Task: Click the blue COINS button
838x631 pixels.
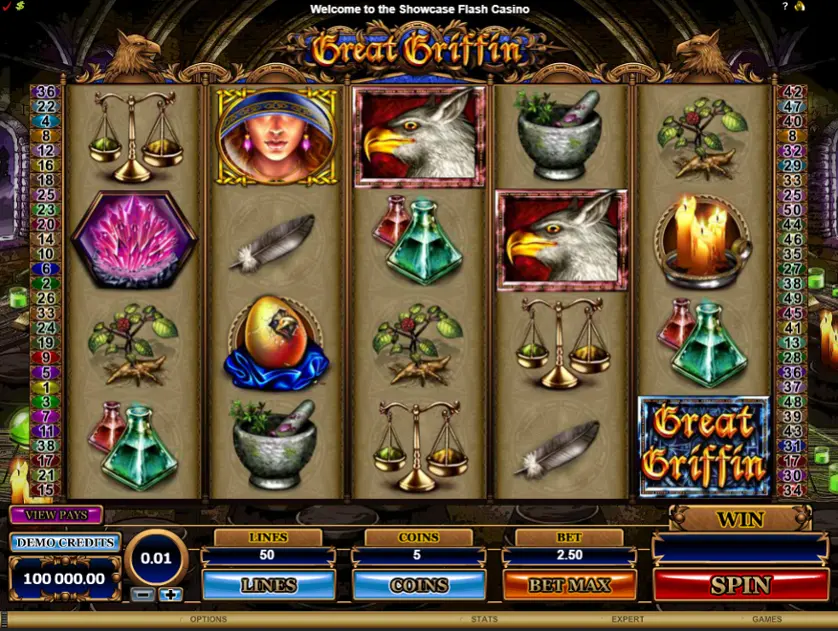Action: coord(419,584)
